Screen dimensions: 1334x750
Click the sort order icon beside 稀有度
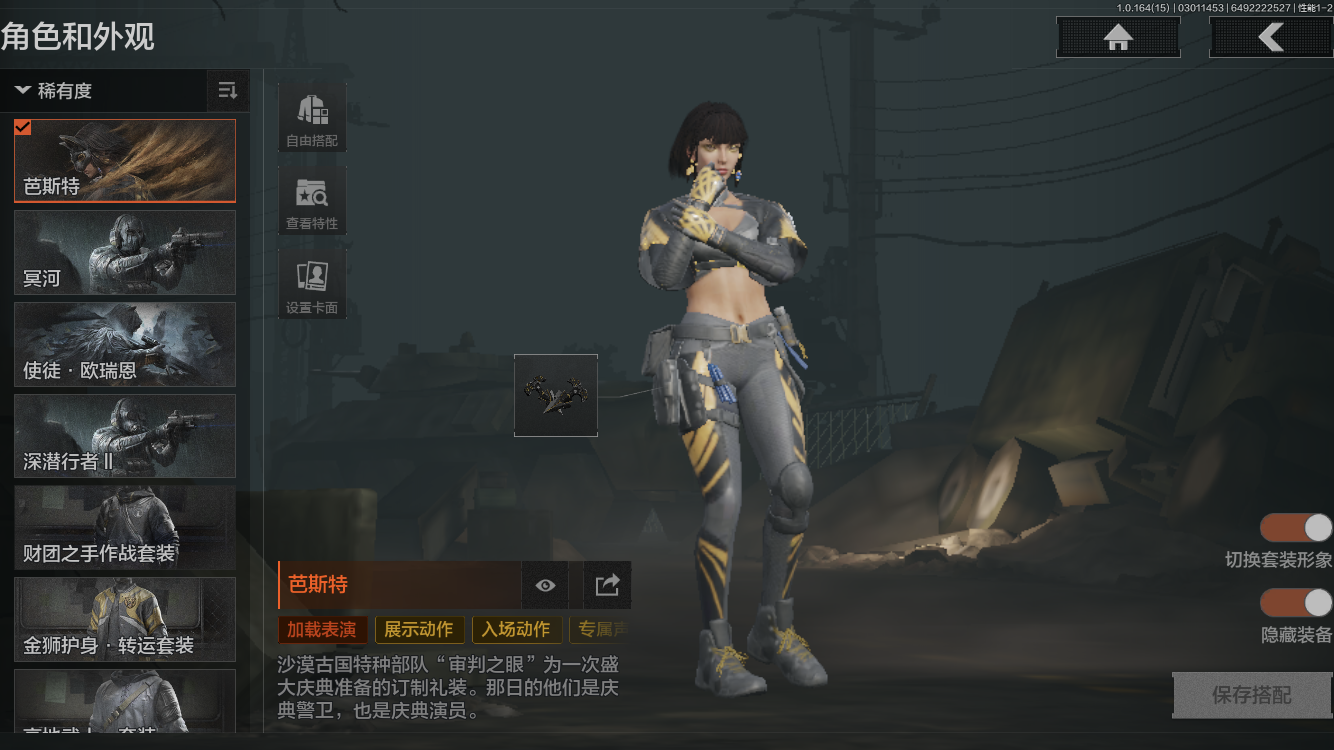(x=228, y=91)
